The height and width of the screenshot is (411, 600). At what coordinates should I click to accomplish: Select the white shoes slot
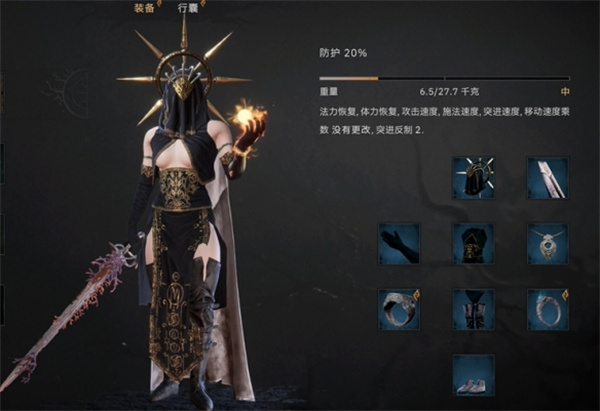coord(473,375)
